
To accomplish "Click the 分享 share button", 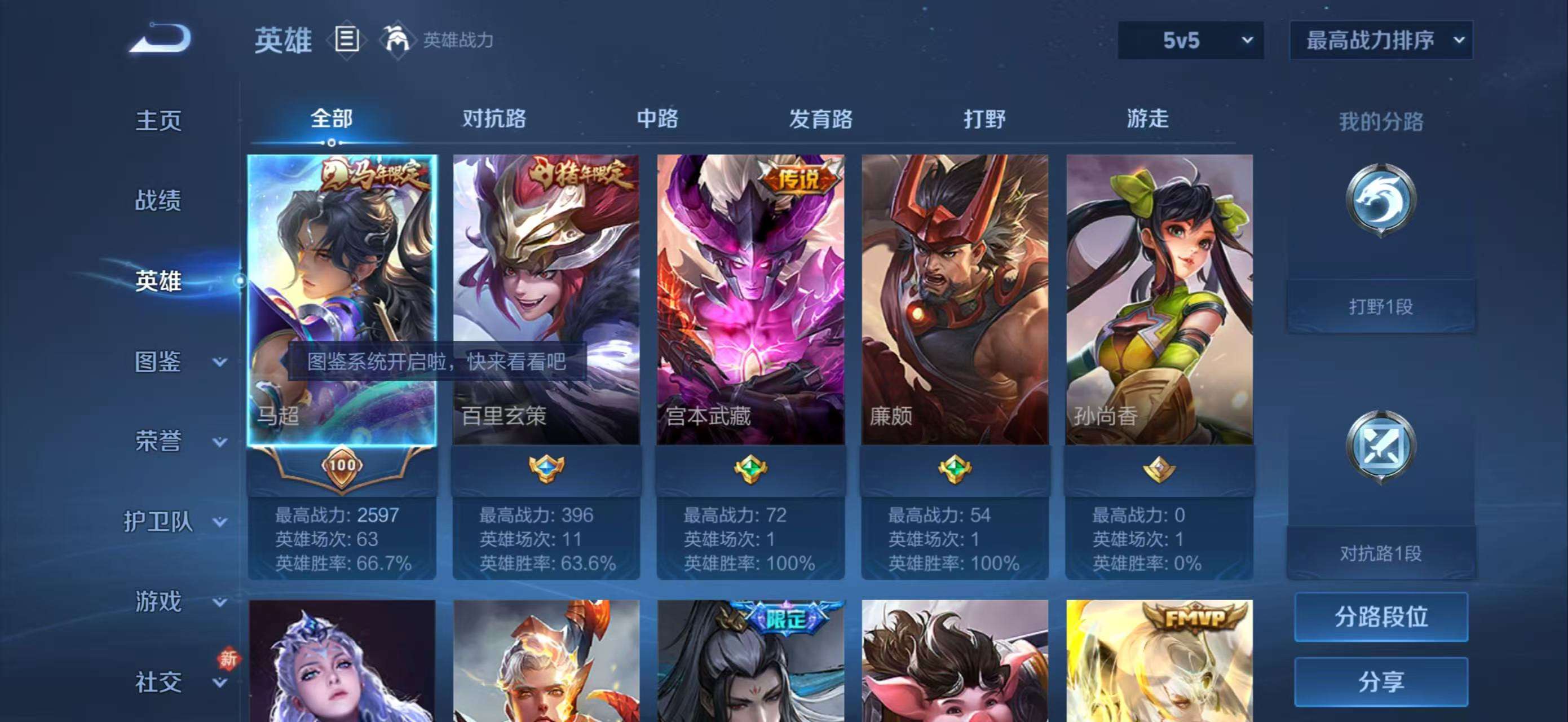I will pyautogui.click(x=1383, y=682).
